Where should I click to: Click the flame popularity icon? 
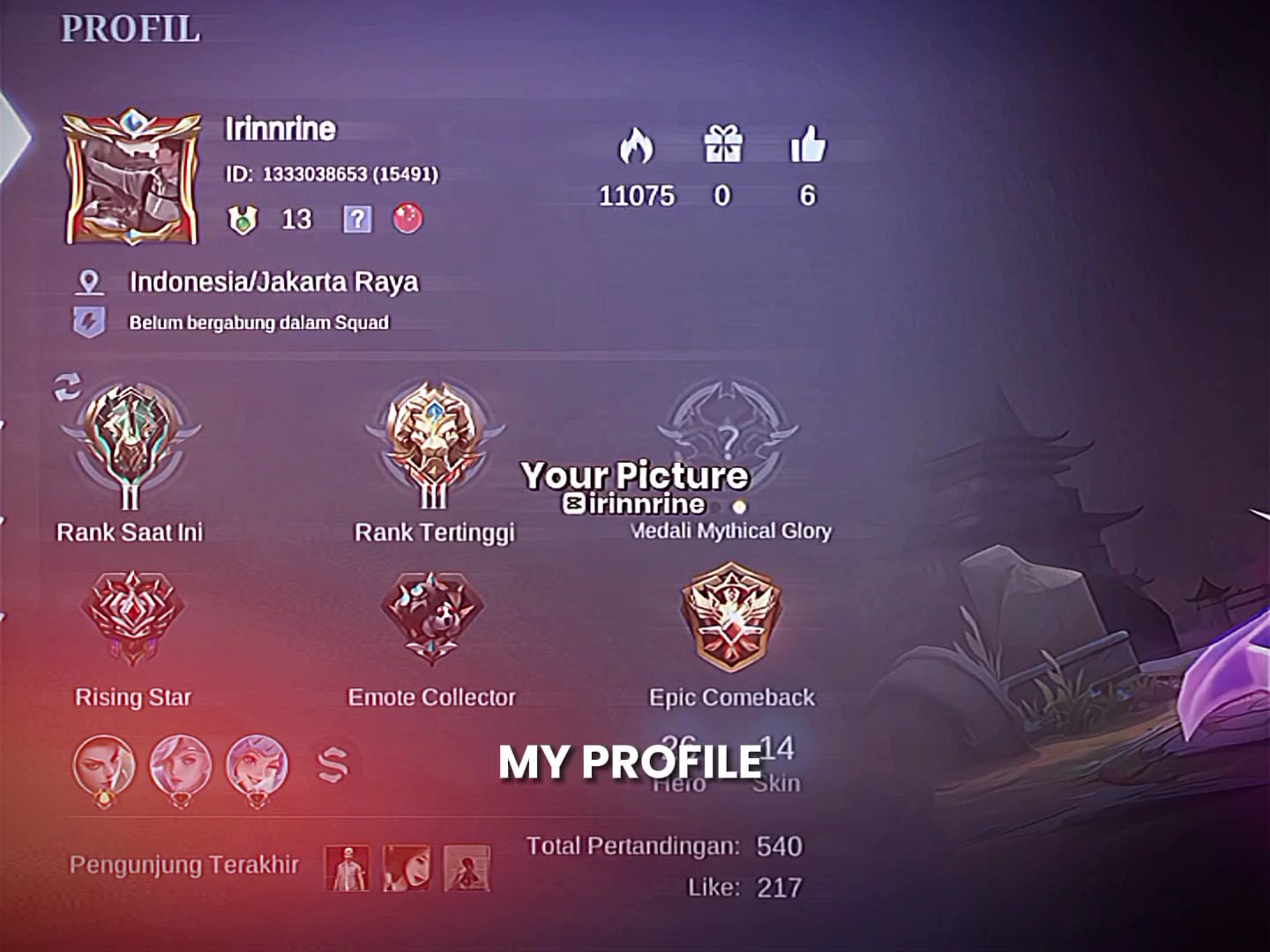[635, 145]
